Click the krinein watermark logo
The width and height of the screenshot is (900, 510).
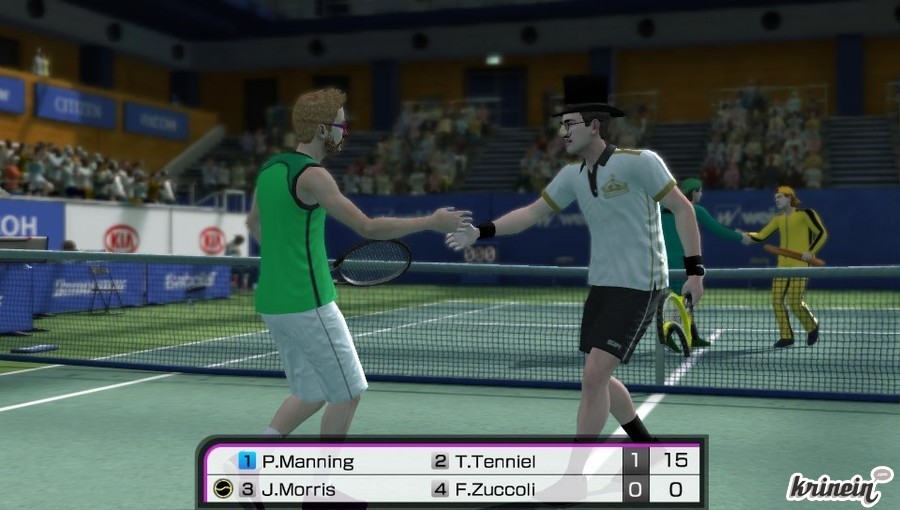pyautogui.click(x=838, y=487)
